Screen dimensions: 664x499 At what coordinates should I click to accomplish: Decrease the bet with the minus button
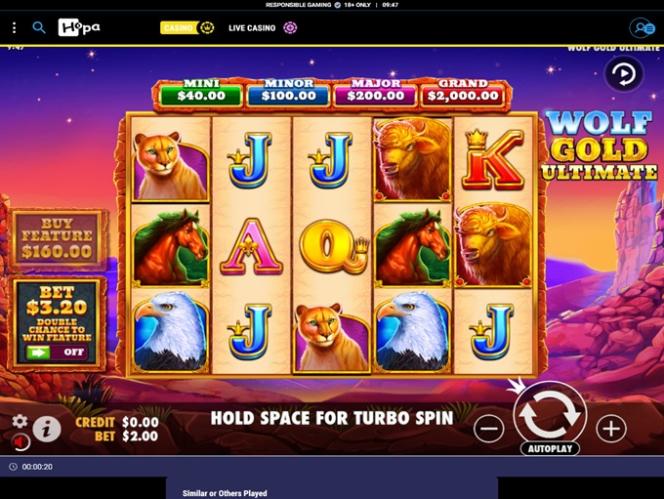[x=489, y=429]
